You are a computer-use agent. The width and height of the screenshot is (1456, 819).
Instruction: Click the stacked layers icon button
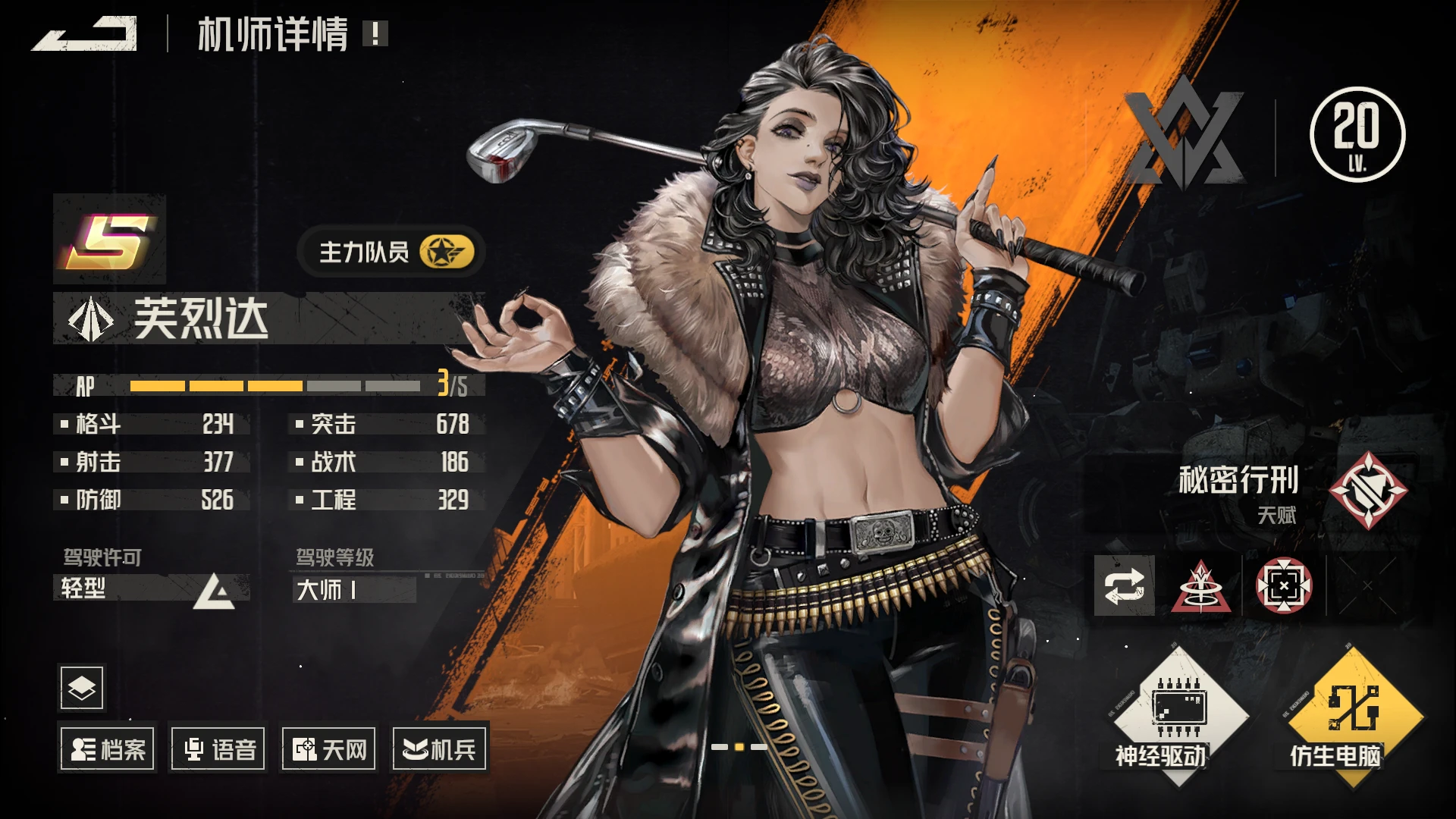[82, 688]
